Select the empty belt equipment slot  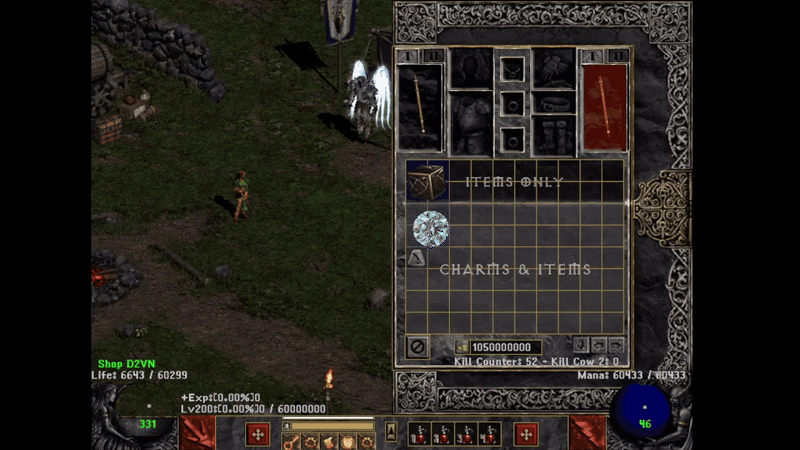click(553, 103)
